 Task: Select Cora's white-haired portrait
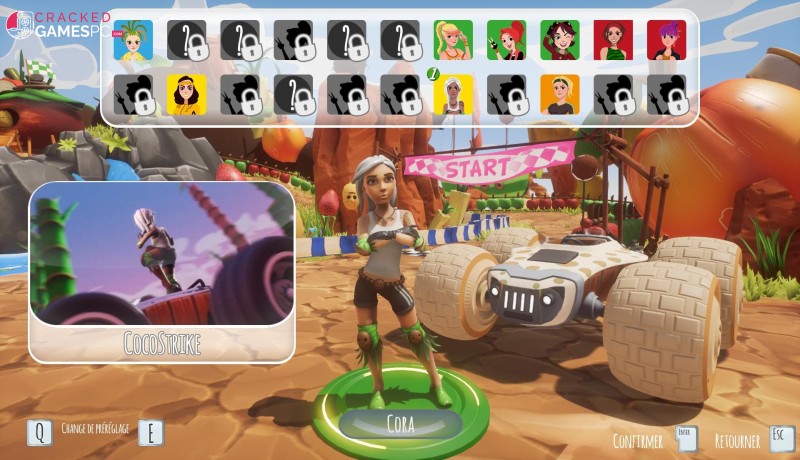click(453, 94)
